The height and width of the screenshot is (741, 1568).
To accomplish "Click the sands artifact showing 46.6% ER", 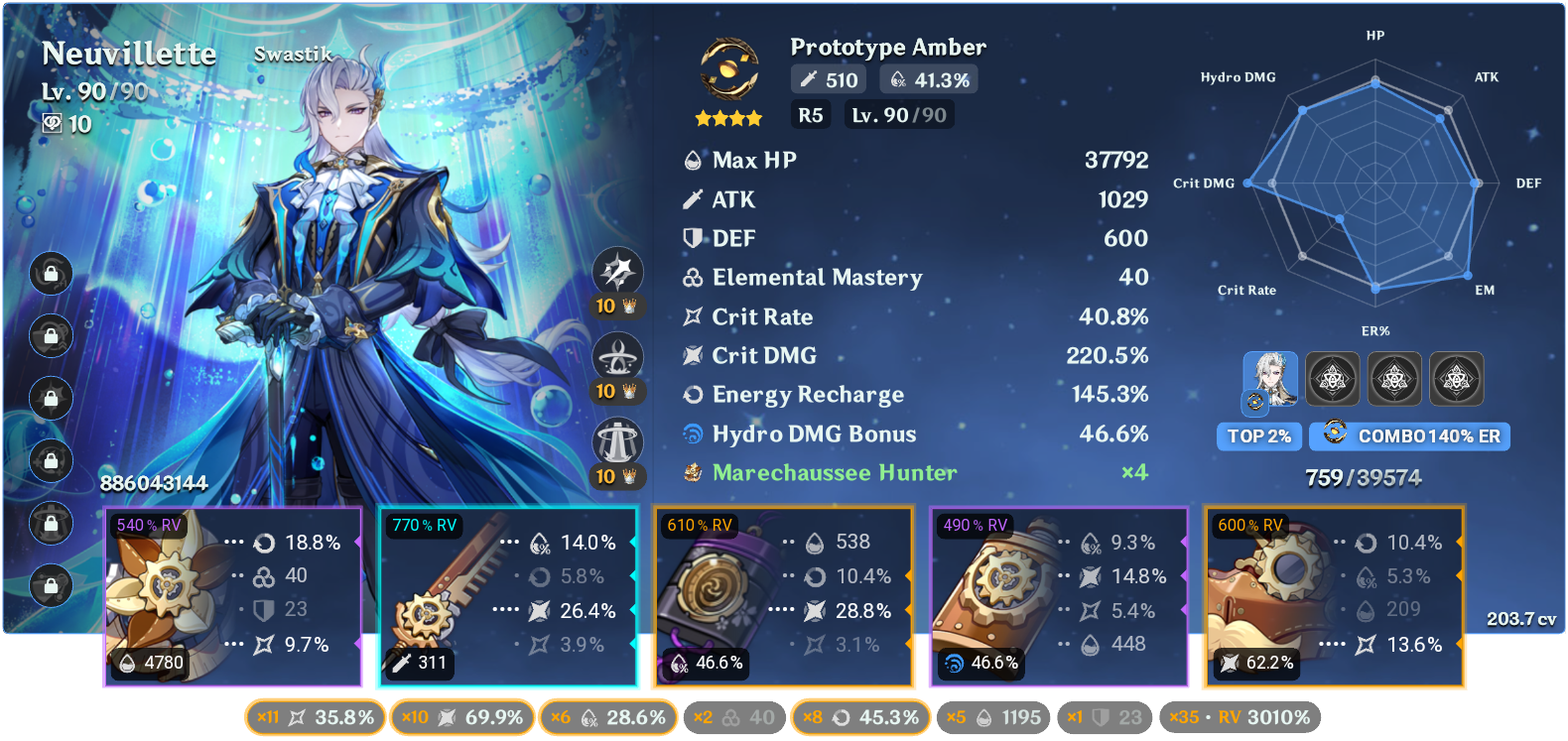I will click(x=784, y=595).
